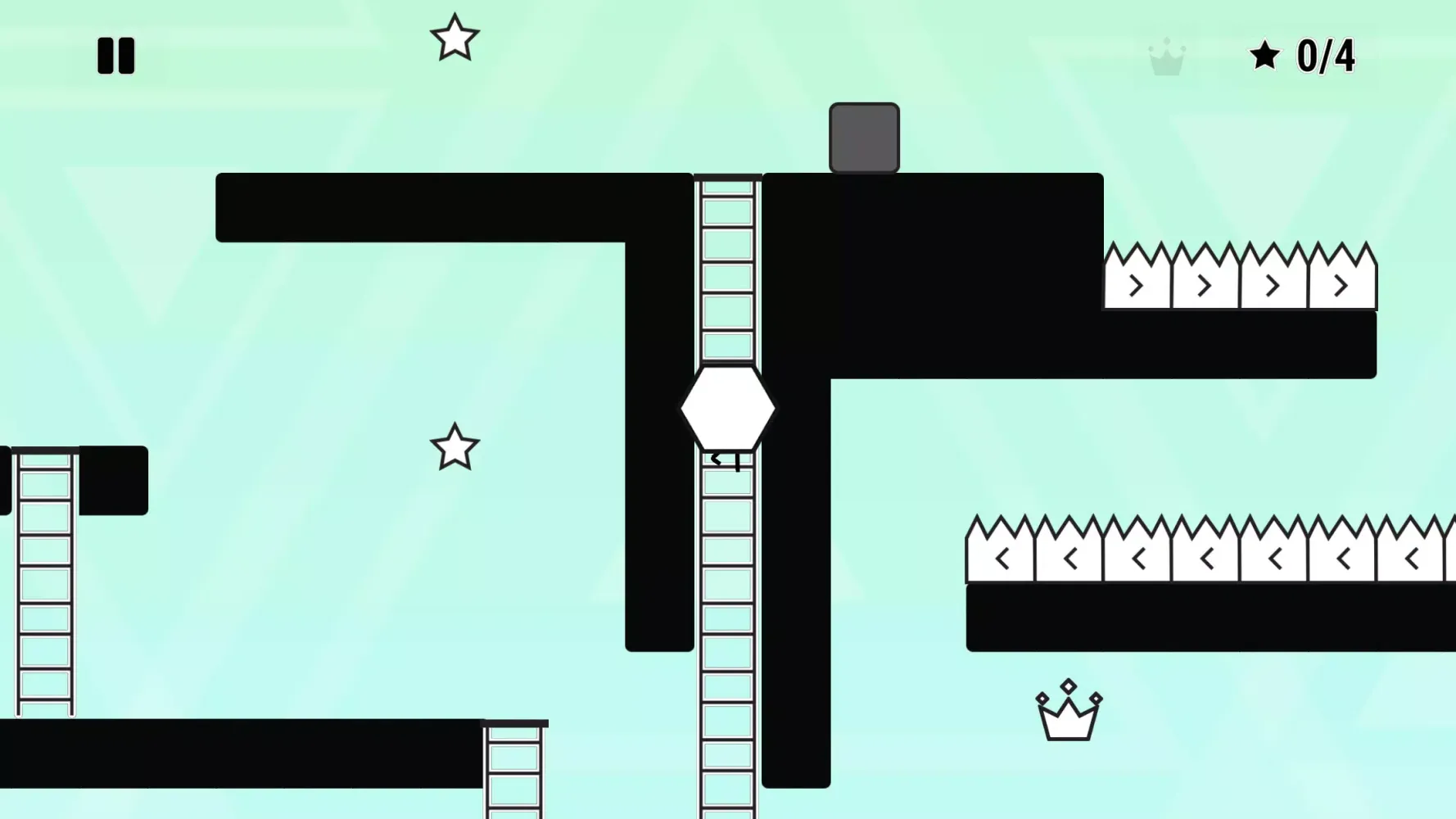Click the rightmost spike on the upper spike row
1456x819 pixels.
tap(1341, 283)
